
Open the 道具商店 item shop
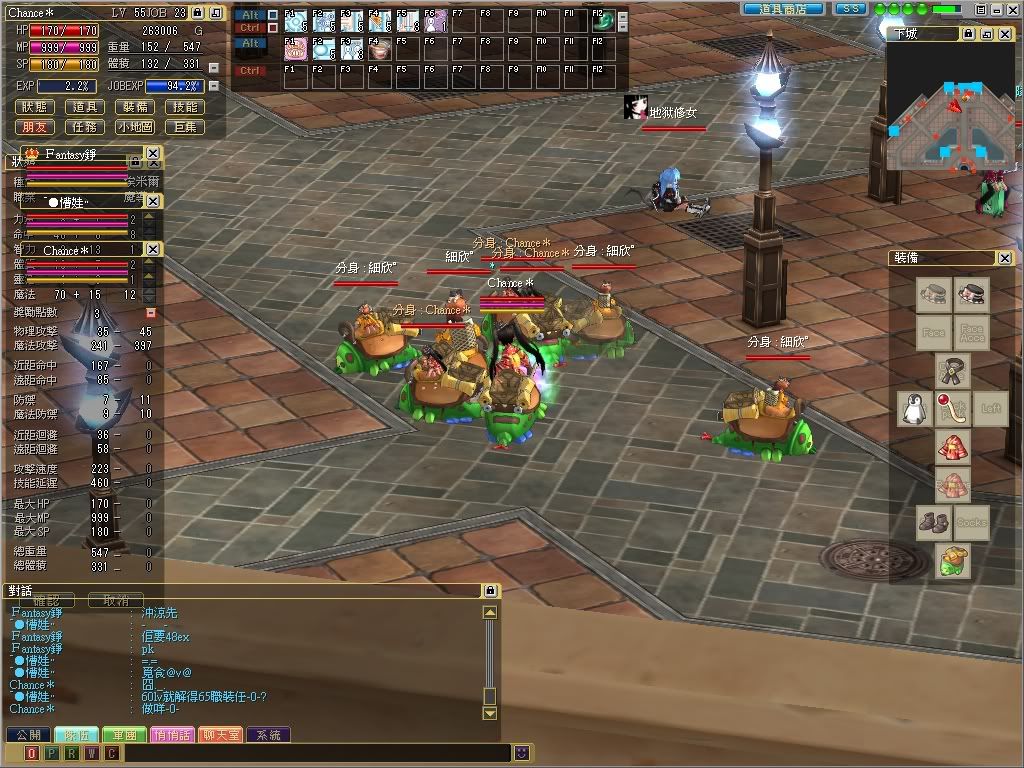click(x=784, y=8)
